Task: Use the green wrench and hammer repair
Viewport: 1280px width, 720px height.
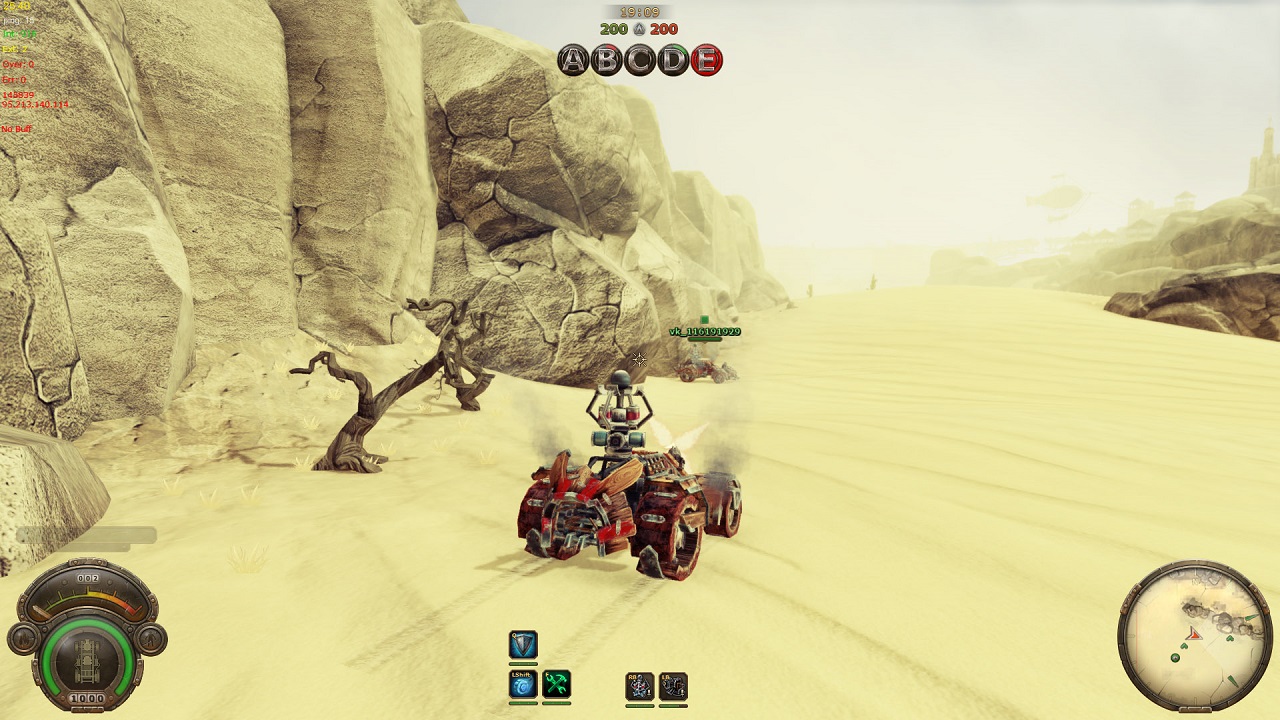Action: coord(557,684)
